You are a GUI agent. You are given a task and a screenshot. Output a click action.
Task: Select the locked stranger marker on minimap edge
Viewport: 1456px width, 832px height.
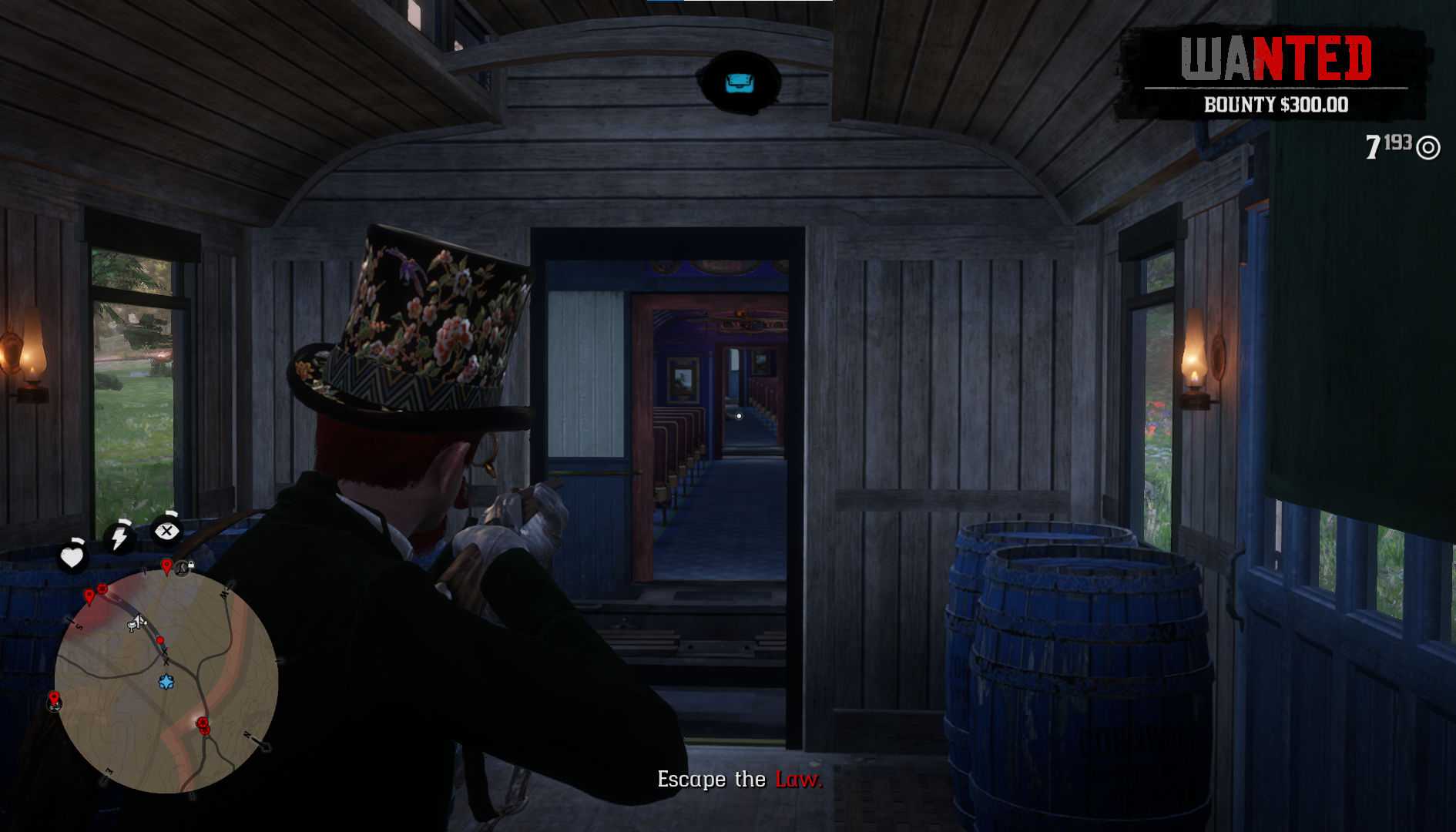(183, 568)
